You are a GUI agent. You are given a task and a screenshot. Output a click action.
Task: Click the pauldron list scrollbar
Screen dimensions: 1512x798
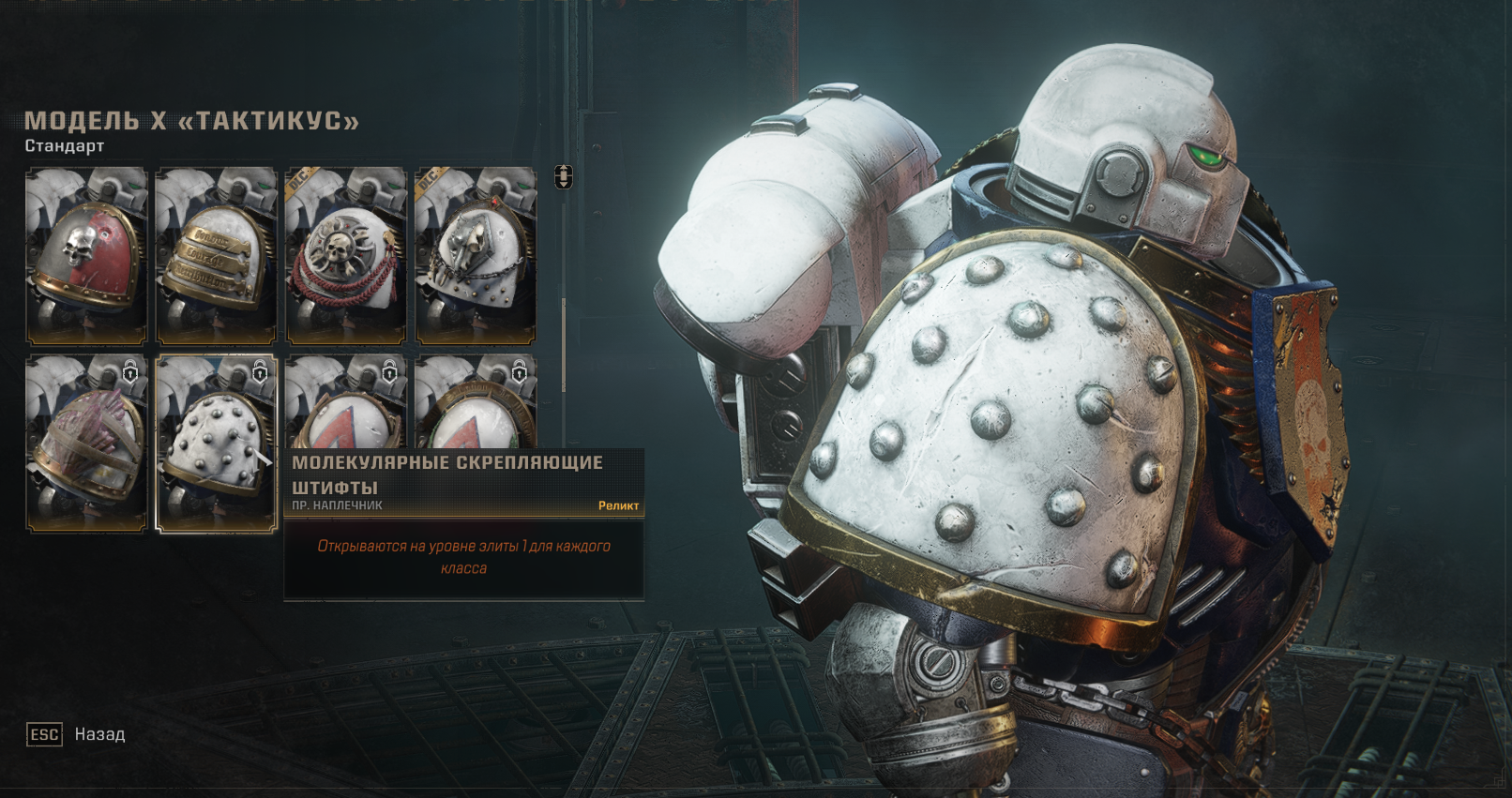coord(563,345)
